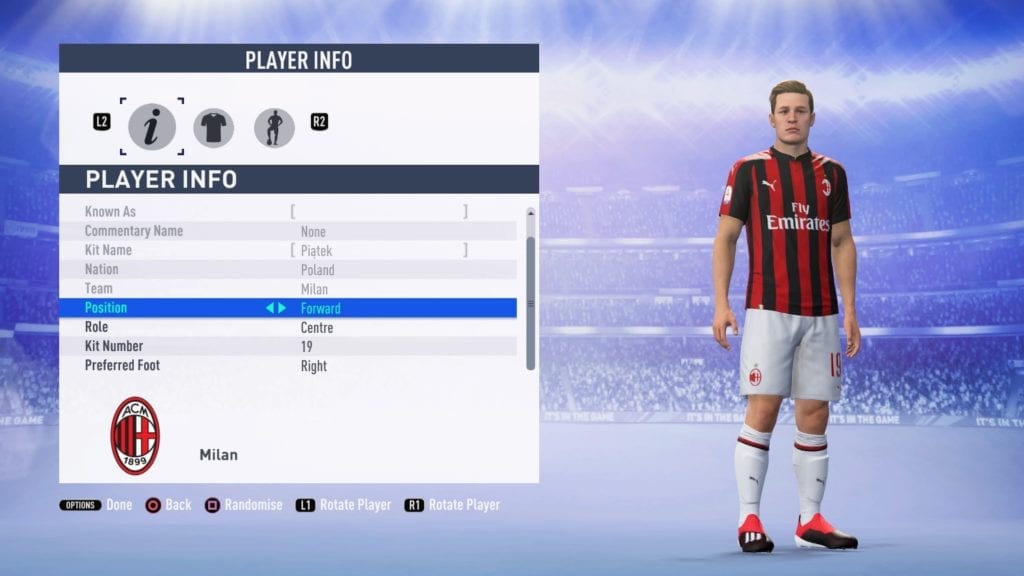Switch to the kit shirt tab
This screenshot has height=576, width=1024.
[x=213, y=128]
